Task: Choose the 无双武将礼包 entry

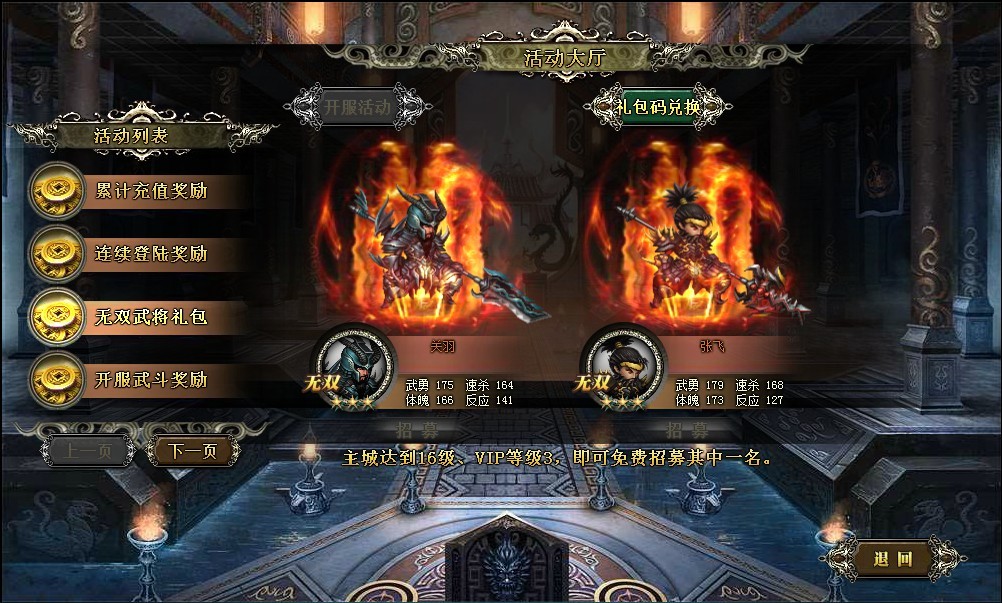Action: point(150,317)
